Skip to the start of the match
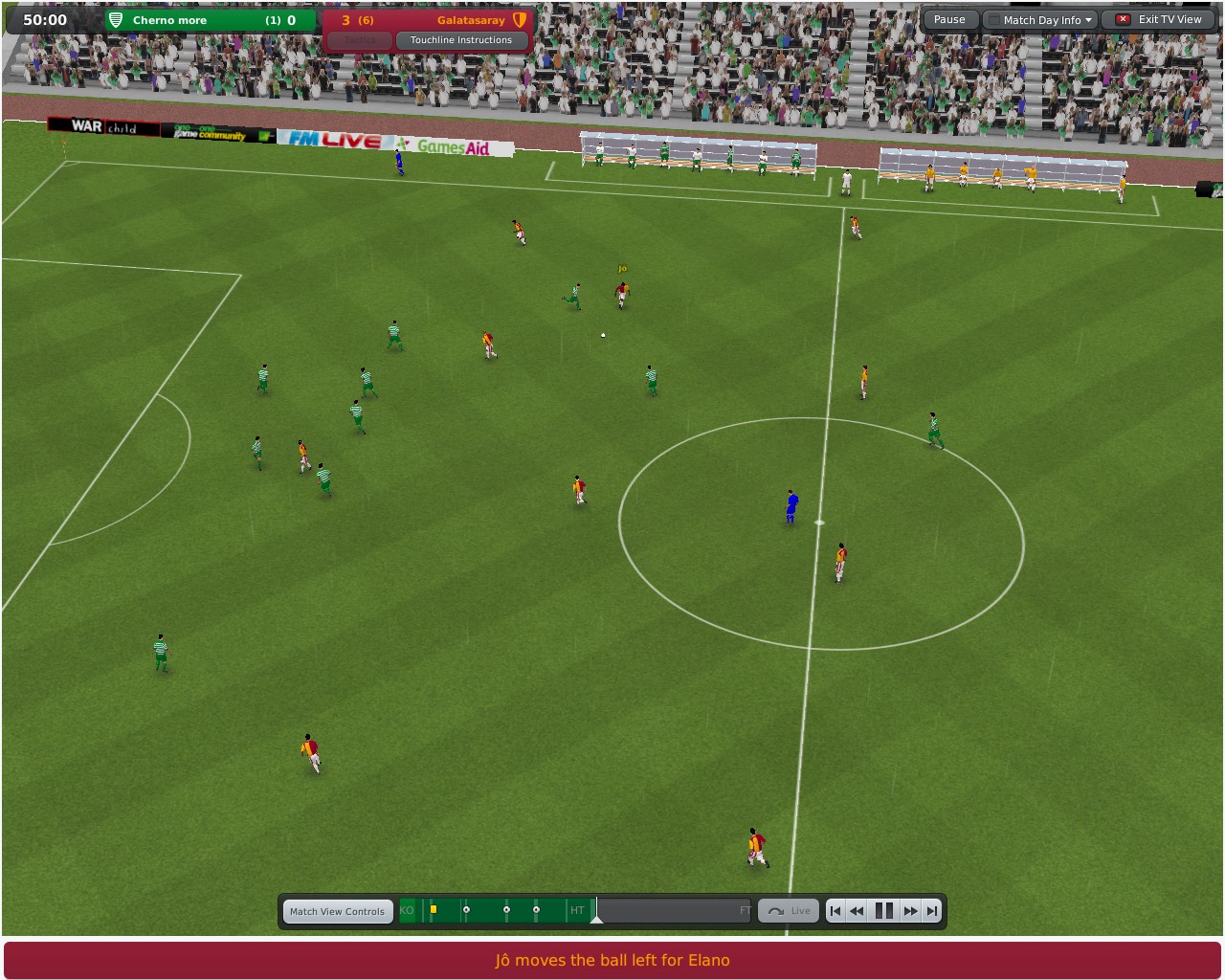The image size is (1225, 980). pyautogui.click(x=835, y=910)
